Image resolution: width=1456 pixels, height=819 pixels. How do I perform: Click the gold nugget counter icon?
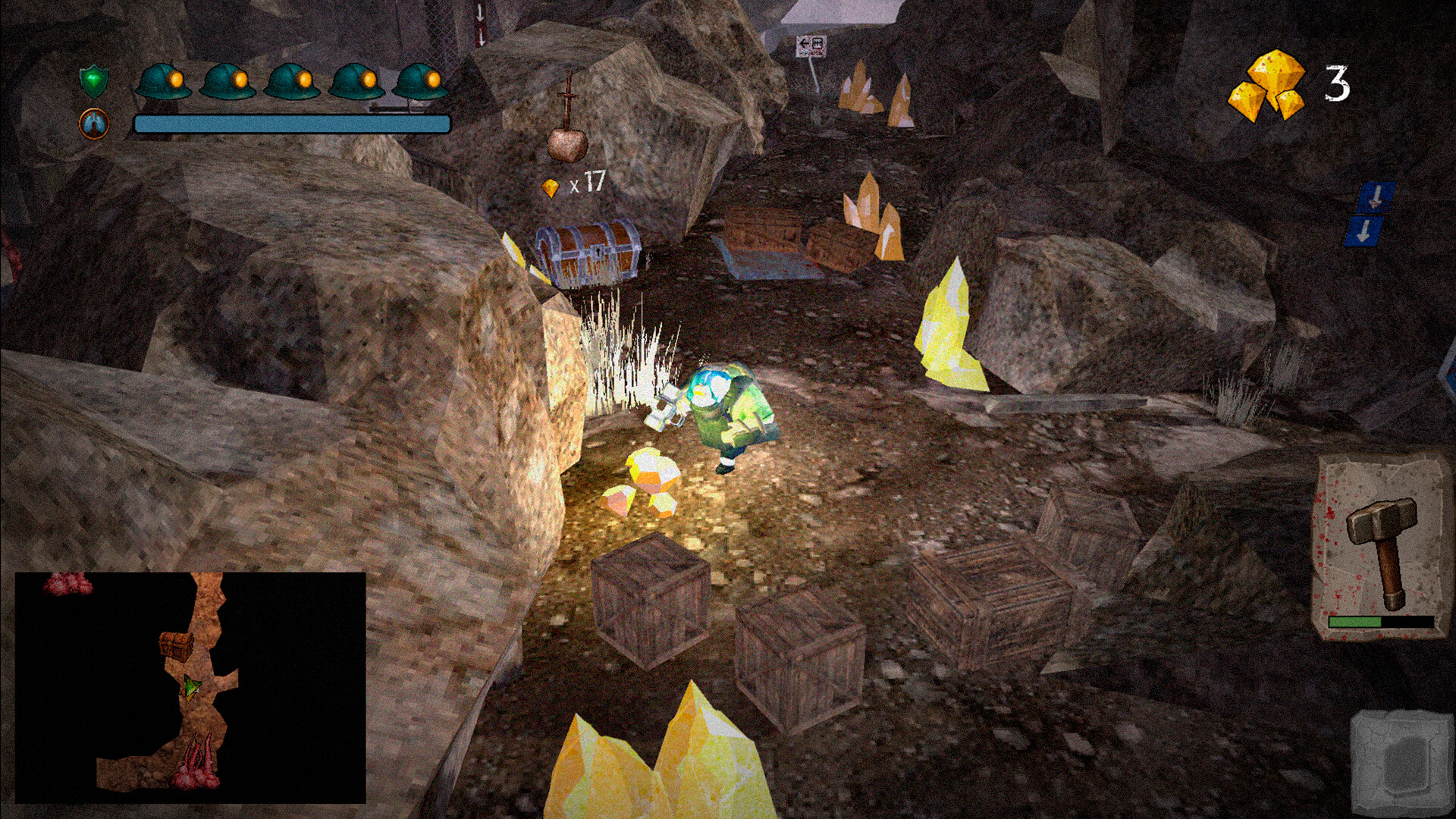(1267, 86)
